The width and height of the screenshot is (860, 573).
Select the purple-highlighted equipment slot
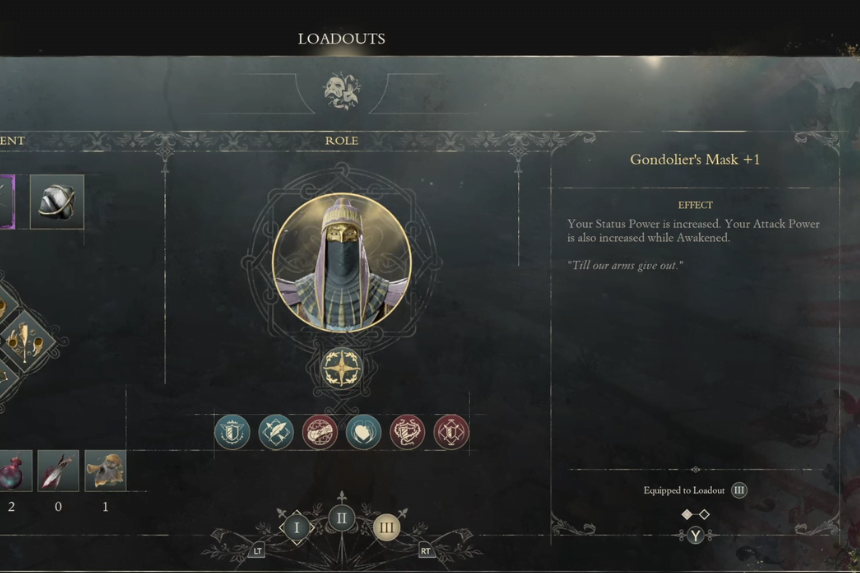(x=6, y=202)
